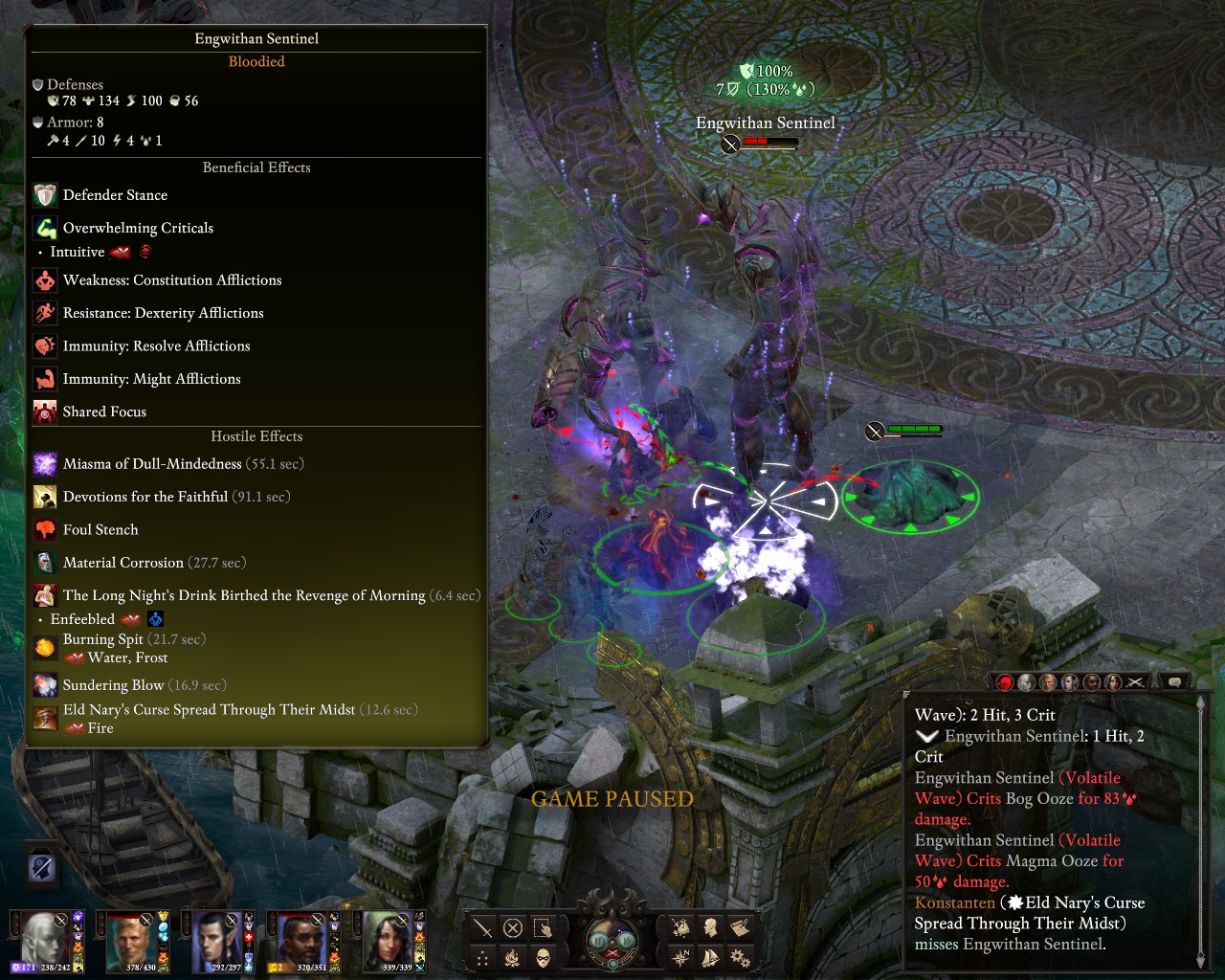Toggle fast-forward game speed
The image size is (1225, 980).
[626, 941]
